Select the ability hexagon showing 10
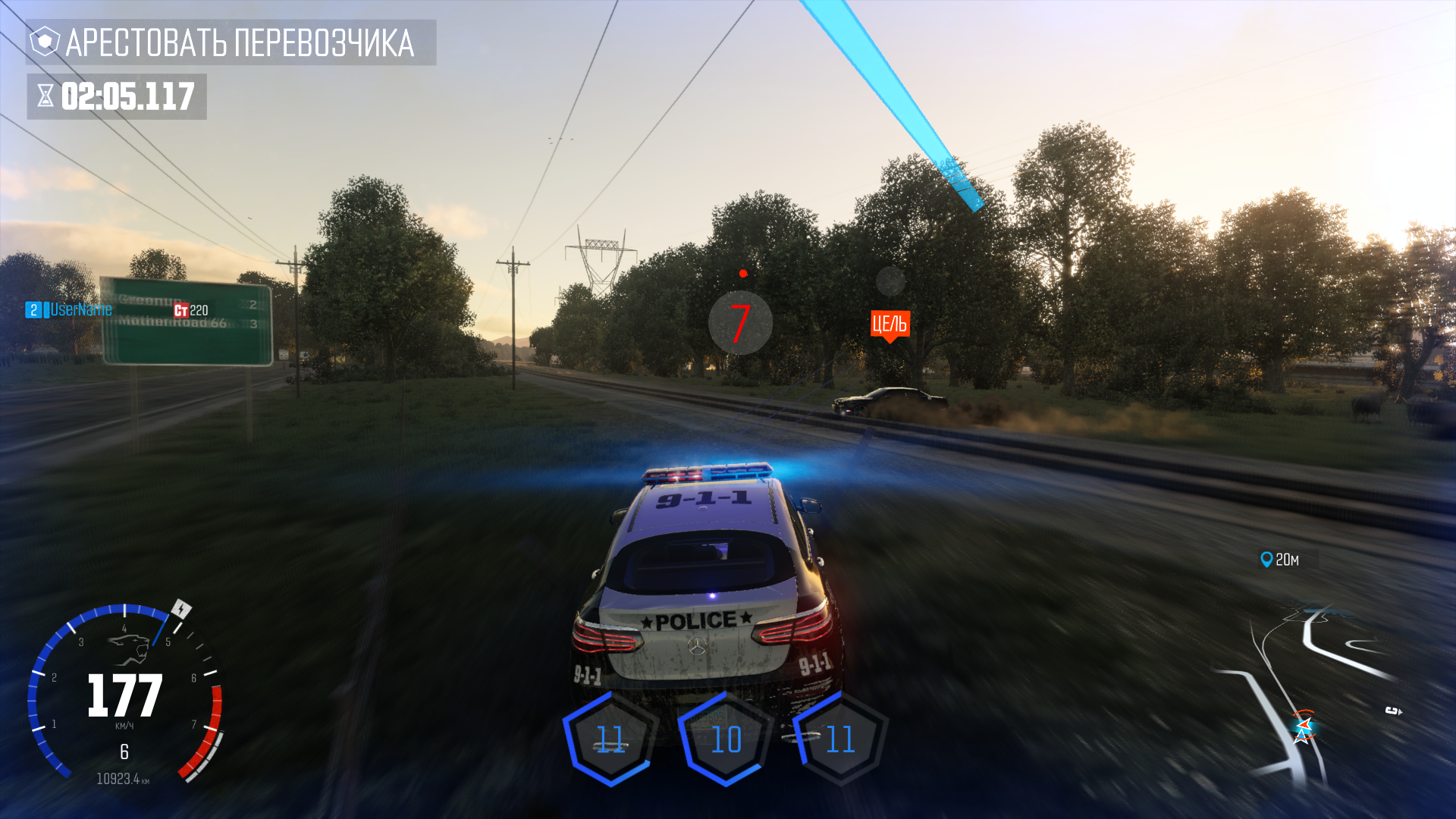 [726, 739]
